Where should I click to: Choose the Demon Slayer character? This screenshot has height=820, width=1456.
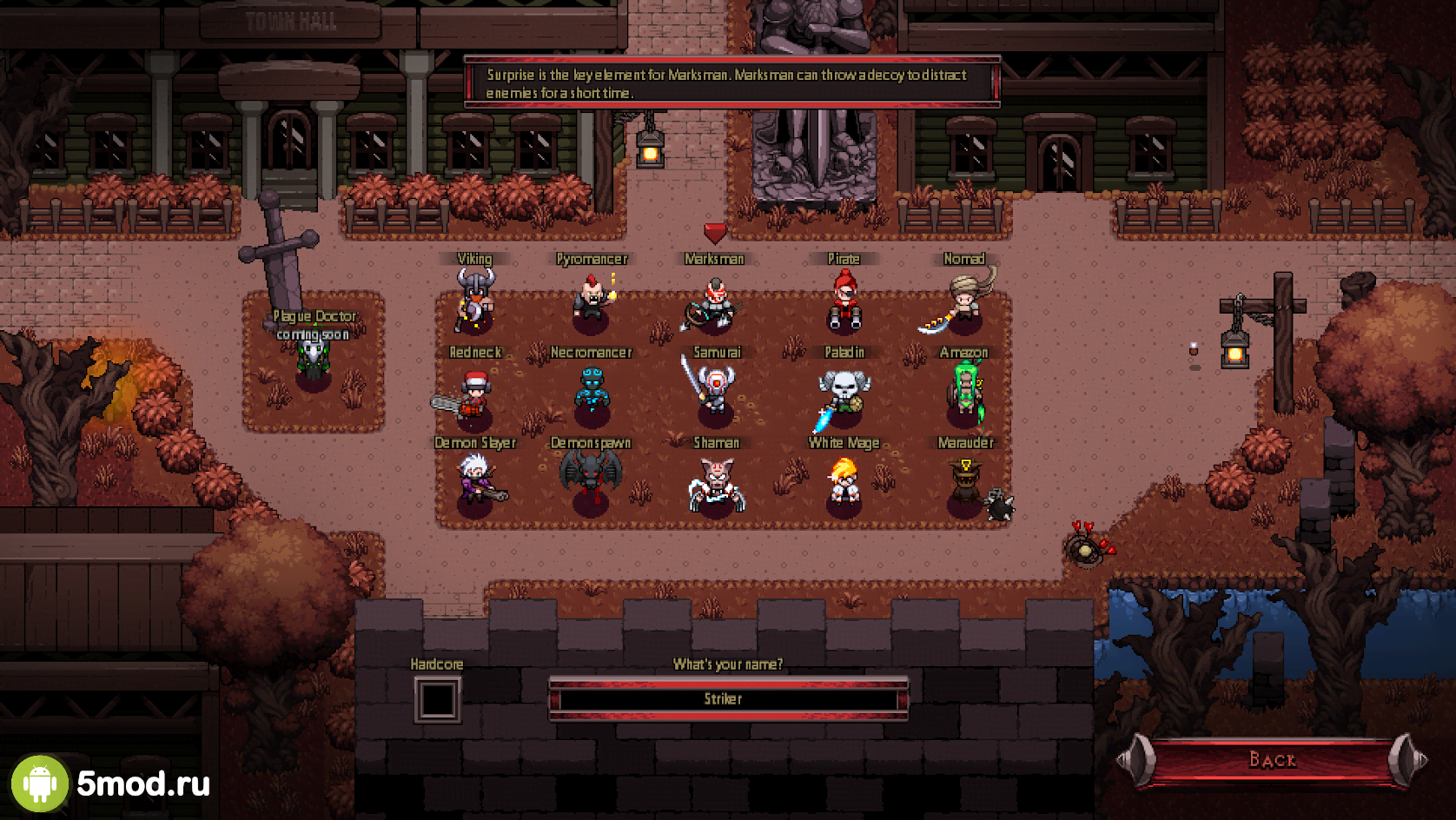(477, 482)
